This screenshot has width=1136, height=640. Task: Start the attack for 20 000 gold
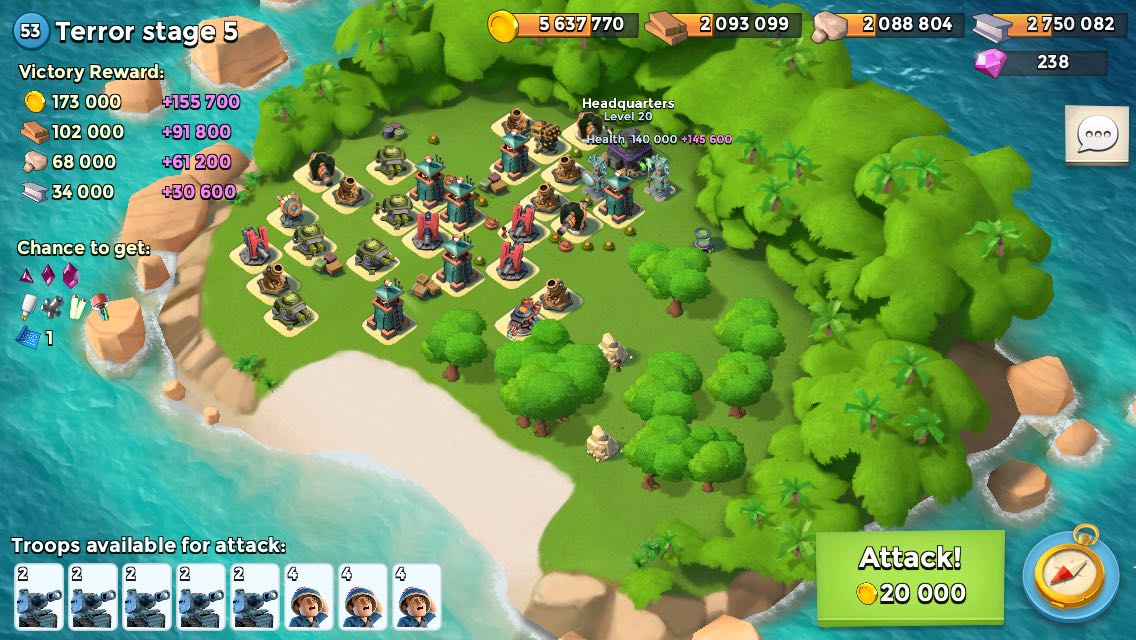[x=910, y=575]
